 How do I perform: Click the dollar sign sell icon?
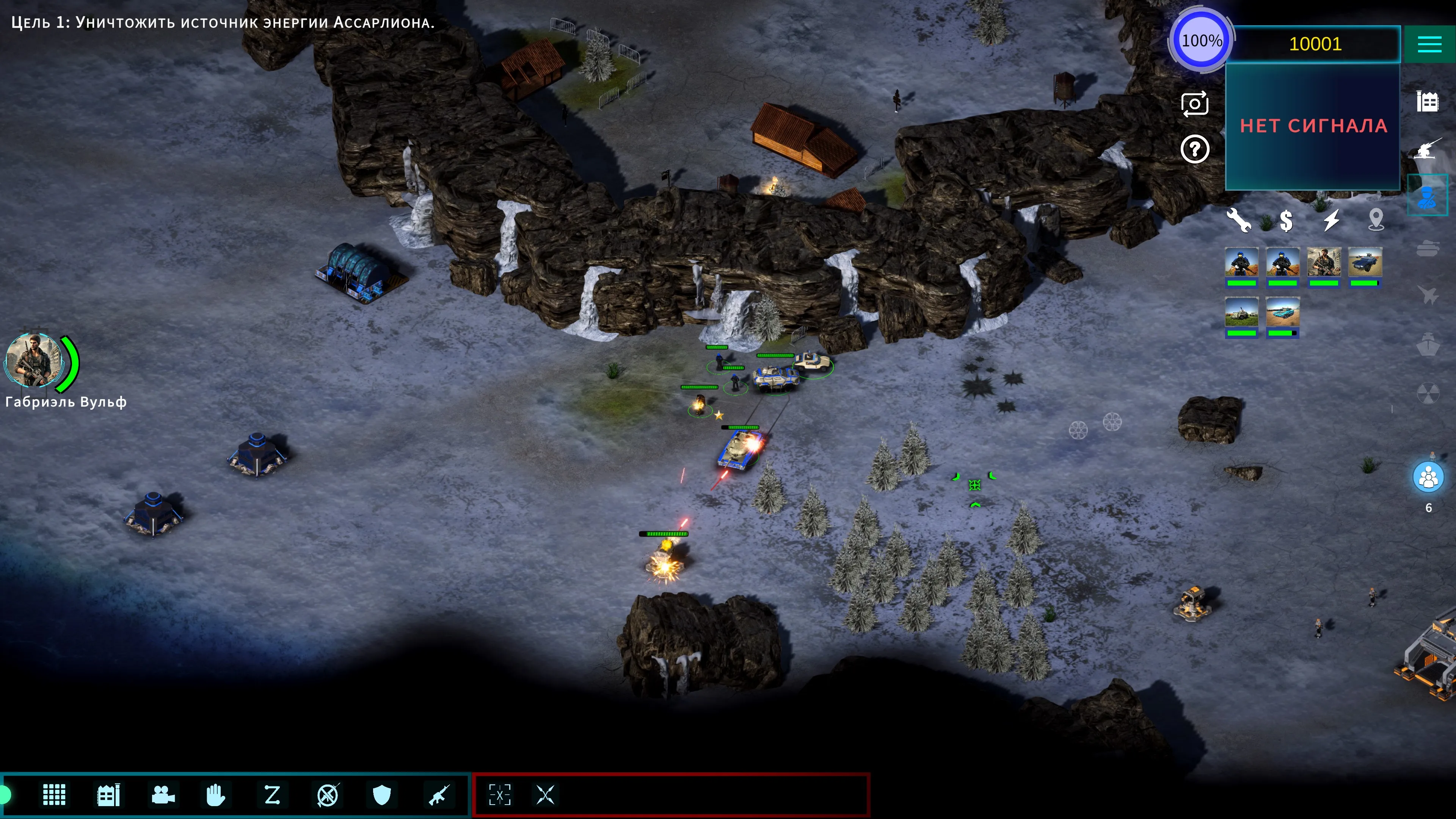pos(1286,220)
